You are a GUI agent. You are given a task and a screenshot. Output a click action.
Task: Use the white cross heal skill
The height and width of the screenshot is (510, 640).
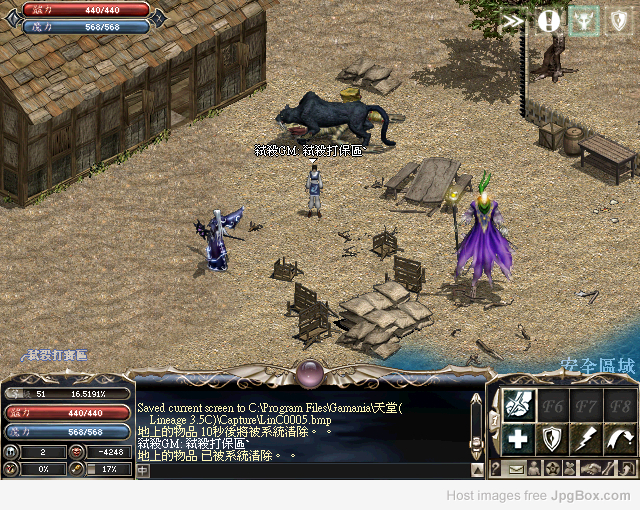pyautogui.click(x=516, y=438)
